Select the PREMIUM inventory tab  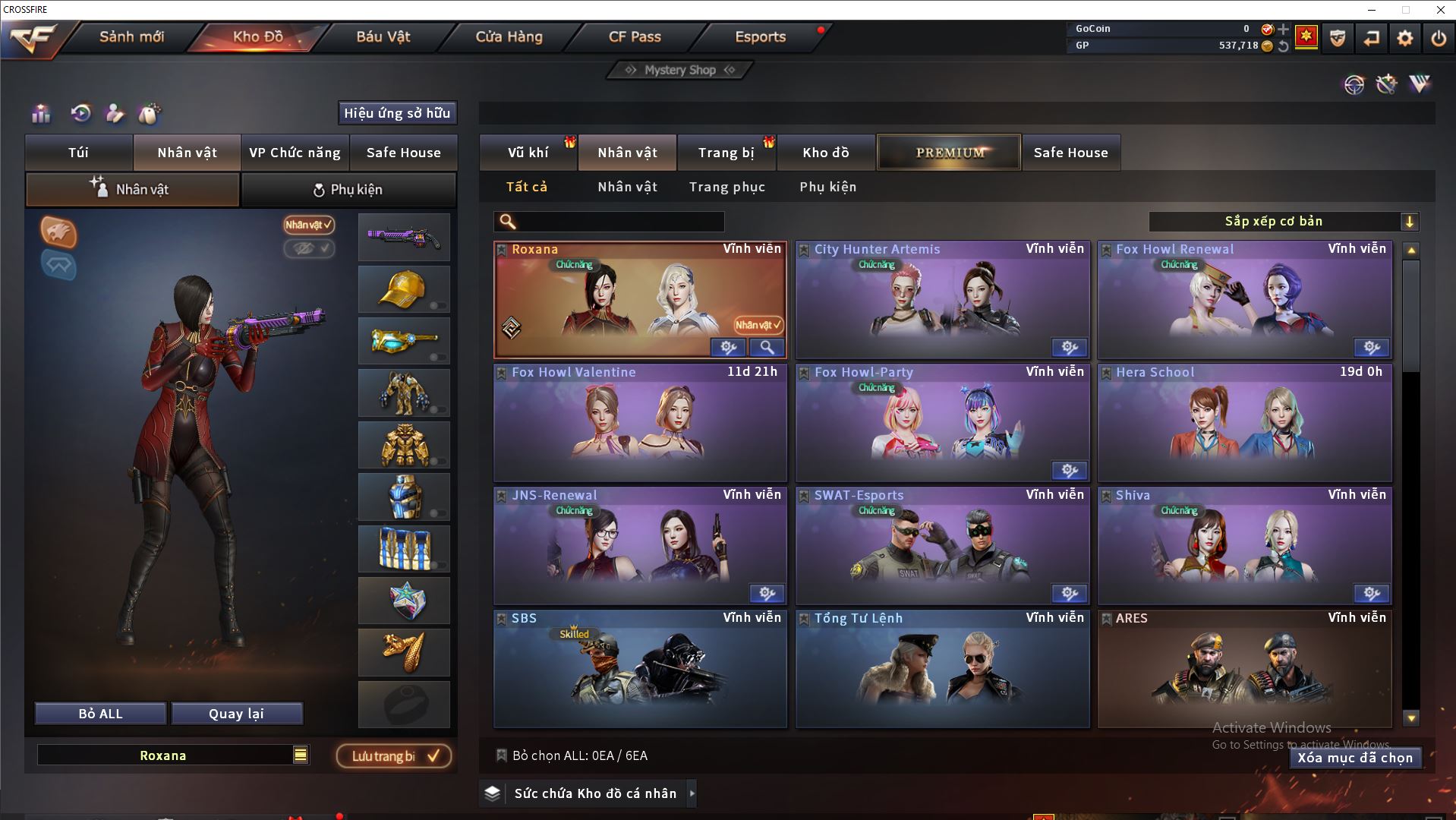click(x=949, y=153)
